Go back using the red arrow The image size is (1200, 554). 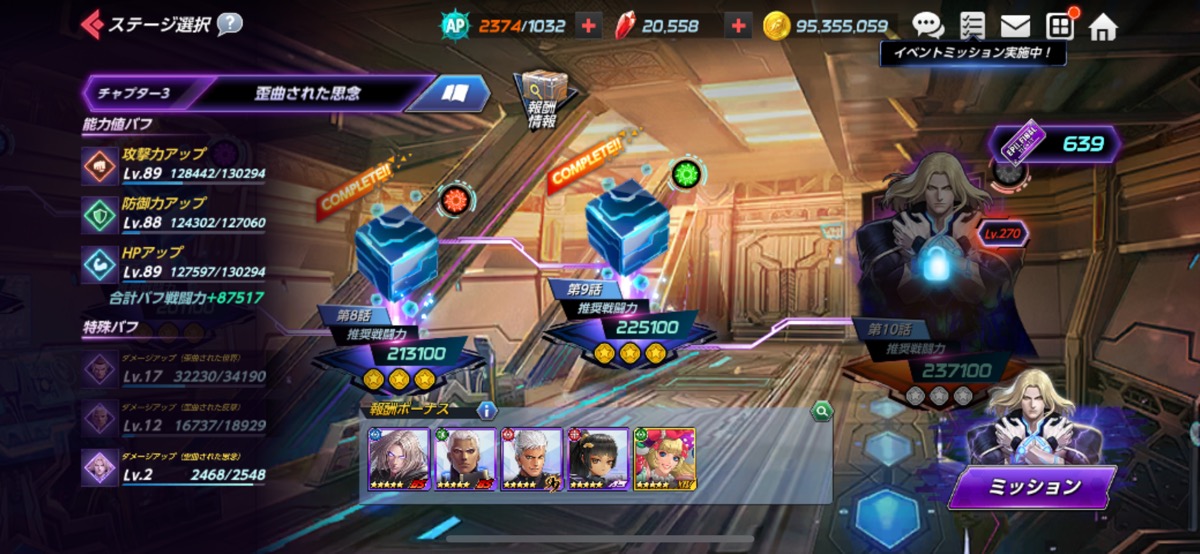click(92, 23)
